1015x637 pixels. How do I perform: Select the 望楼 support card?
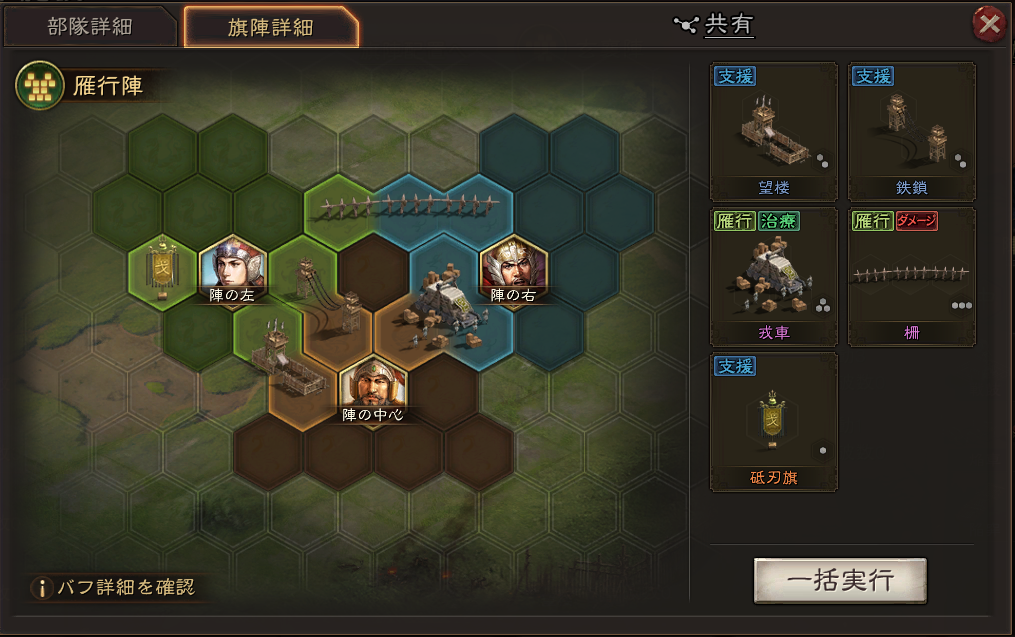coord(773,132)
